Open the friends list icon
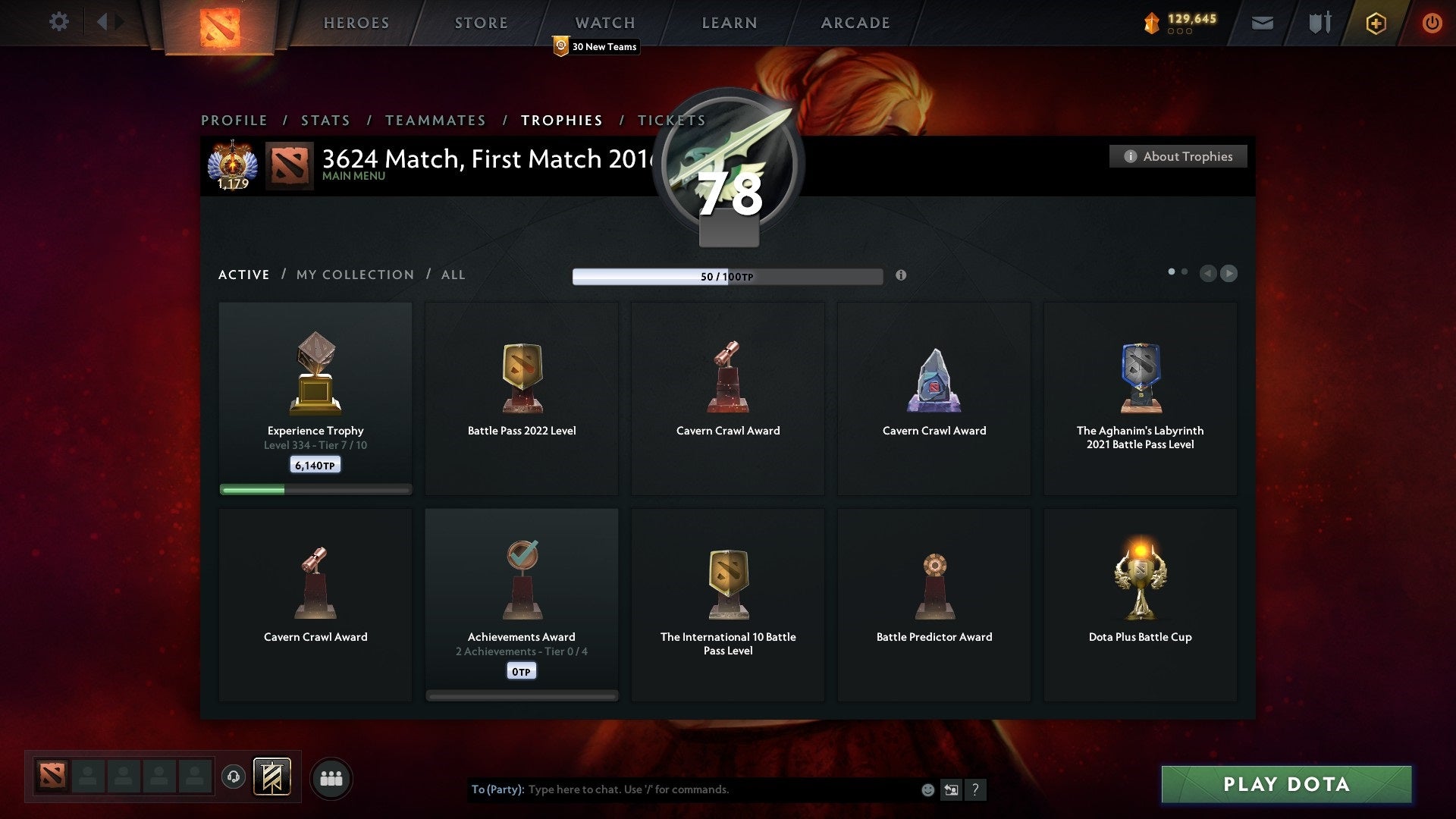This screenshot has height=819, width=1456. tap(331, 777)
